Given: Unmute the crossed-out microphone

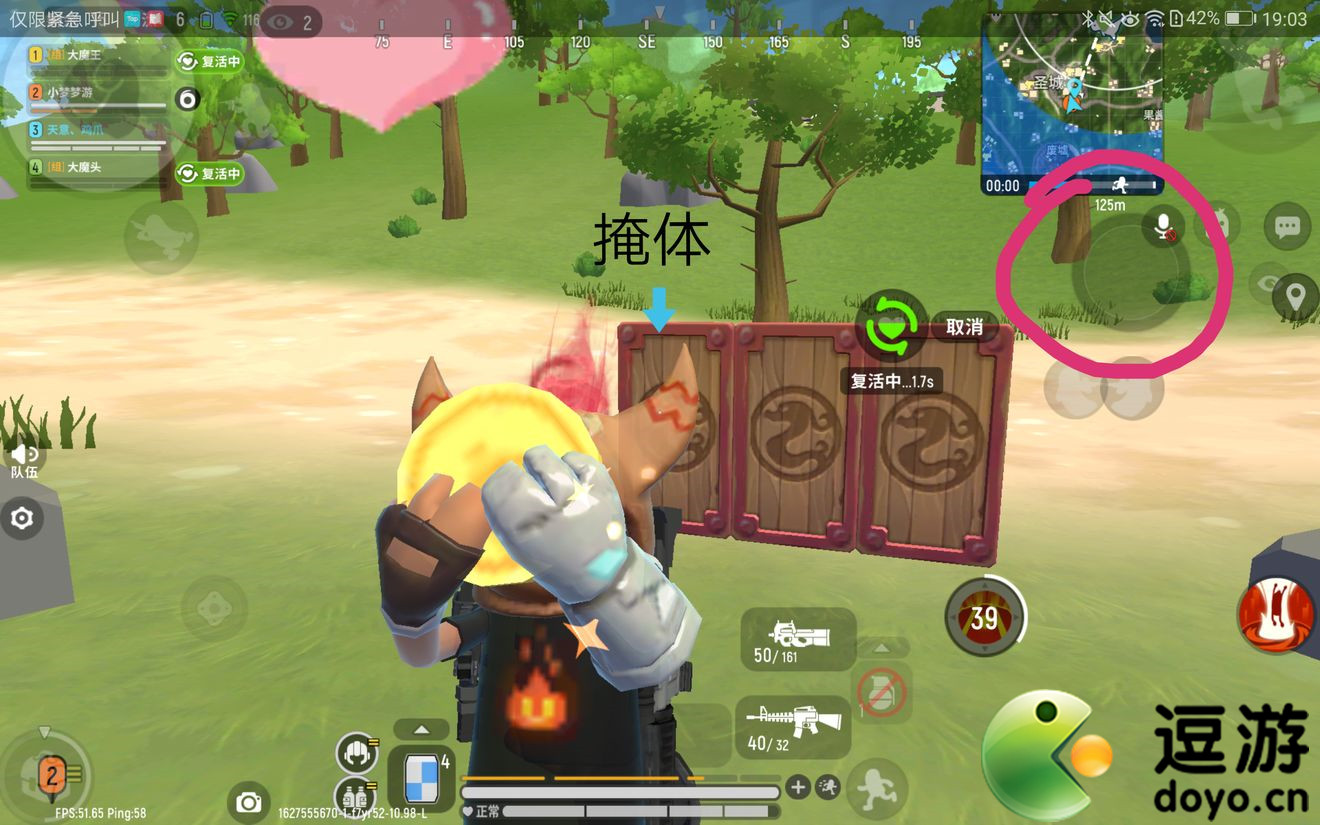Looking at the screenshot, I should pyautogui.click(x=1163, y=227).
